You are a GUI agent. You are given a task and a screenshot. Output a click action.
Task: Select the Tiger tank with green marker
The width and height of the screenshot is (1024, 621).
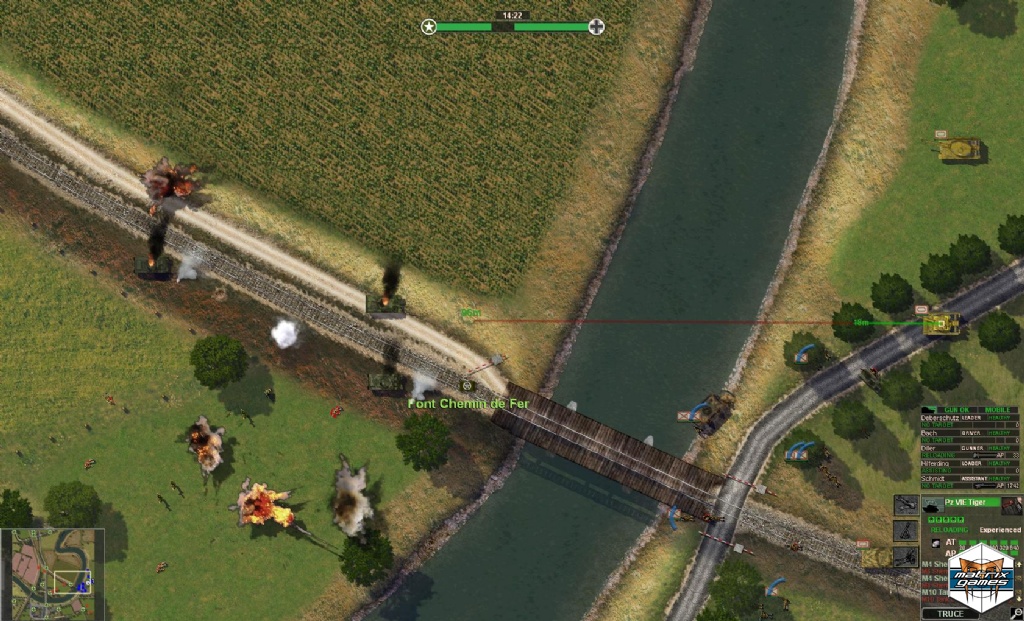coord(942,322)
